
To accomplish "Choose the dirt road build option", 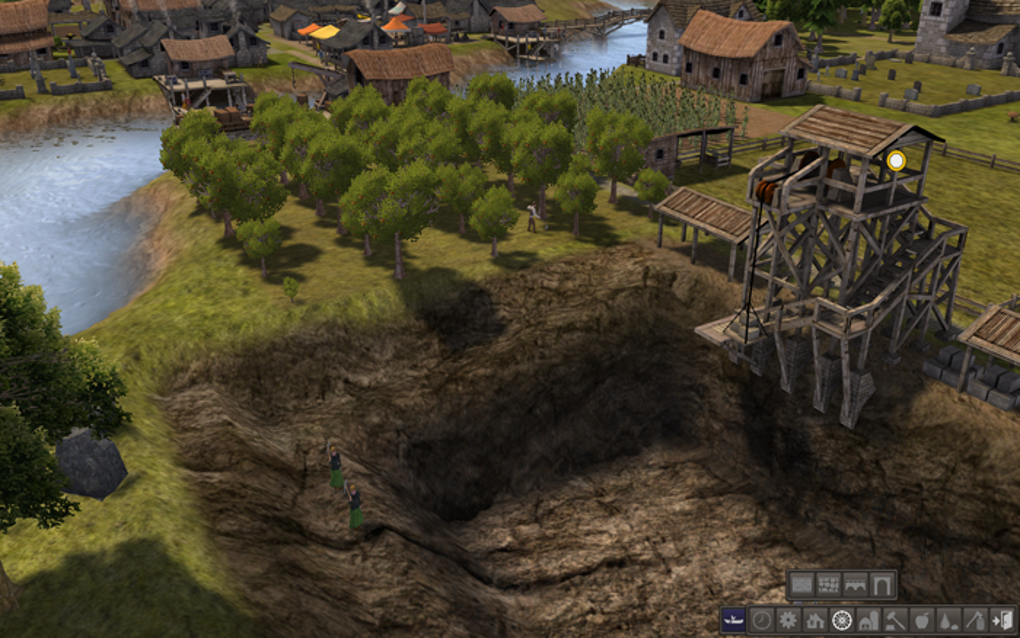I will tap(802, 585).
